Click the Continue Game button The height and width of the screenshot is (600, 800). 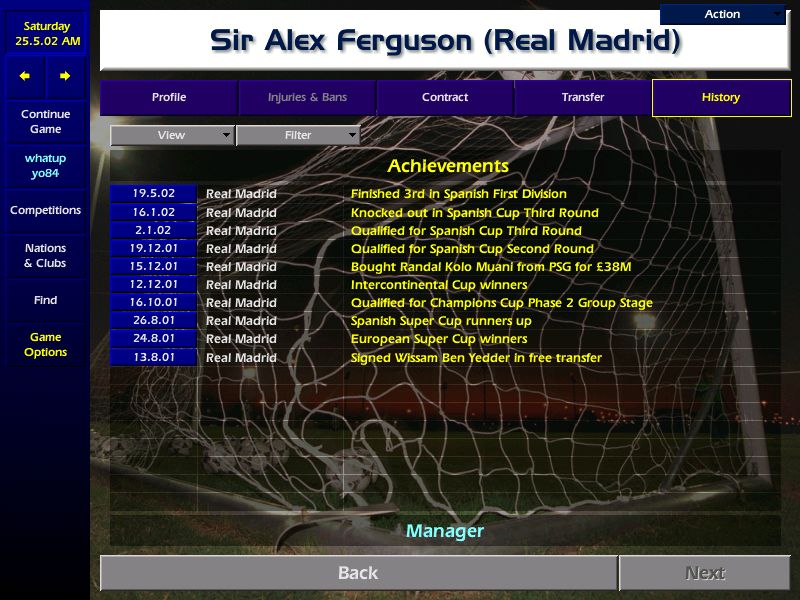45,122
